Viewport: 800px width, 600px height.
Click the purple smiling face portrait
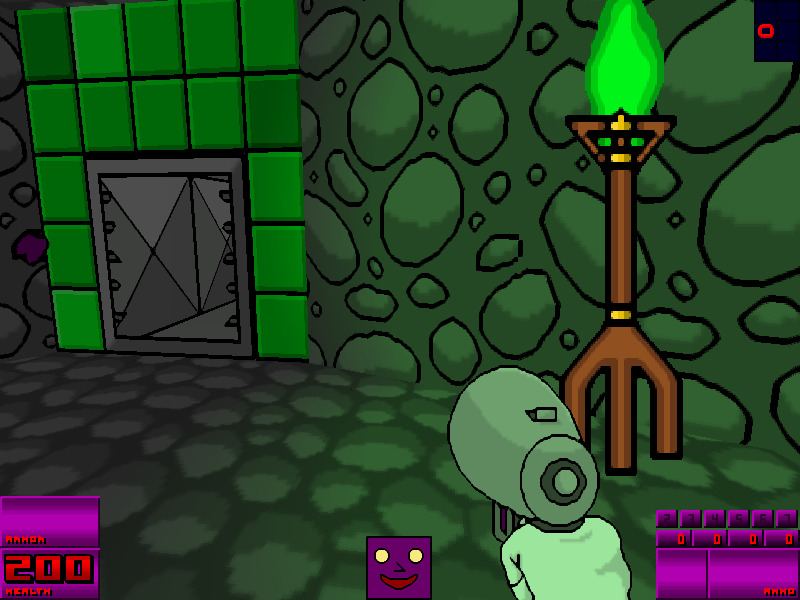(398, 567)
